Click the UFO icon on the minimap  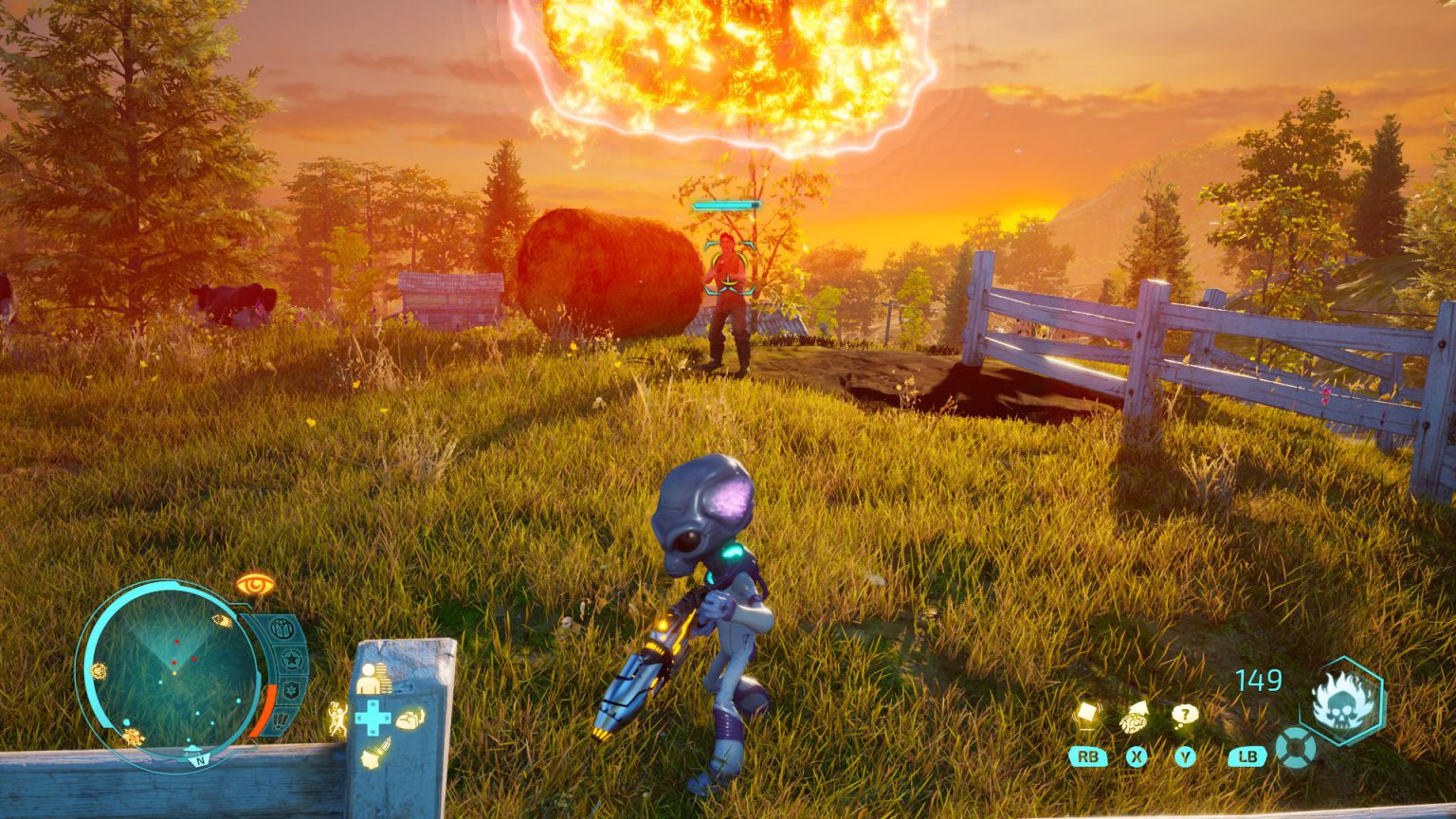pos(191,749)
